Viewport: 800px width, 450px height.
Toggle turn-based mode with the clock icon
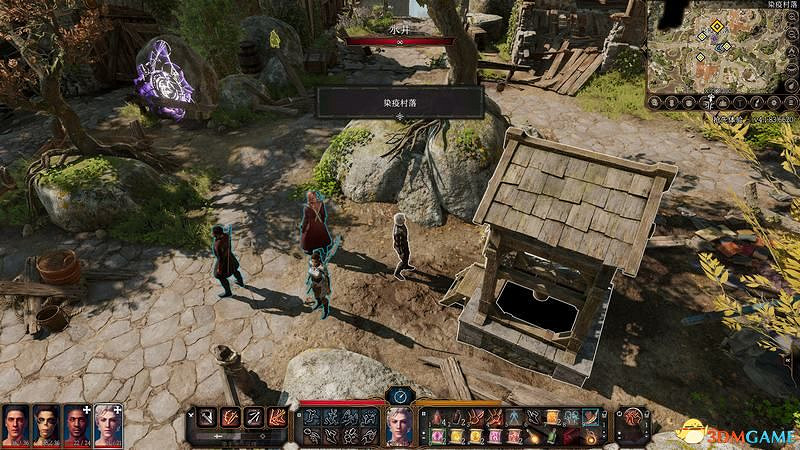pyautogui.click(x=400, y=396)
